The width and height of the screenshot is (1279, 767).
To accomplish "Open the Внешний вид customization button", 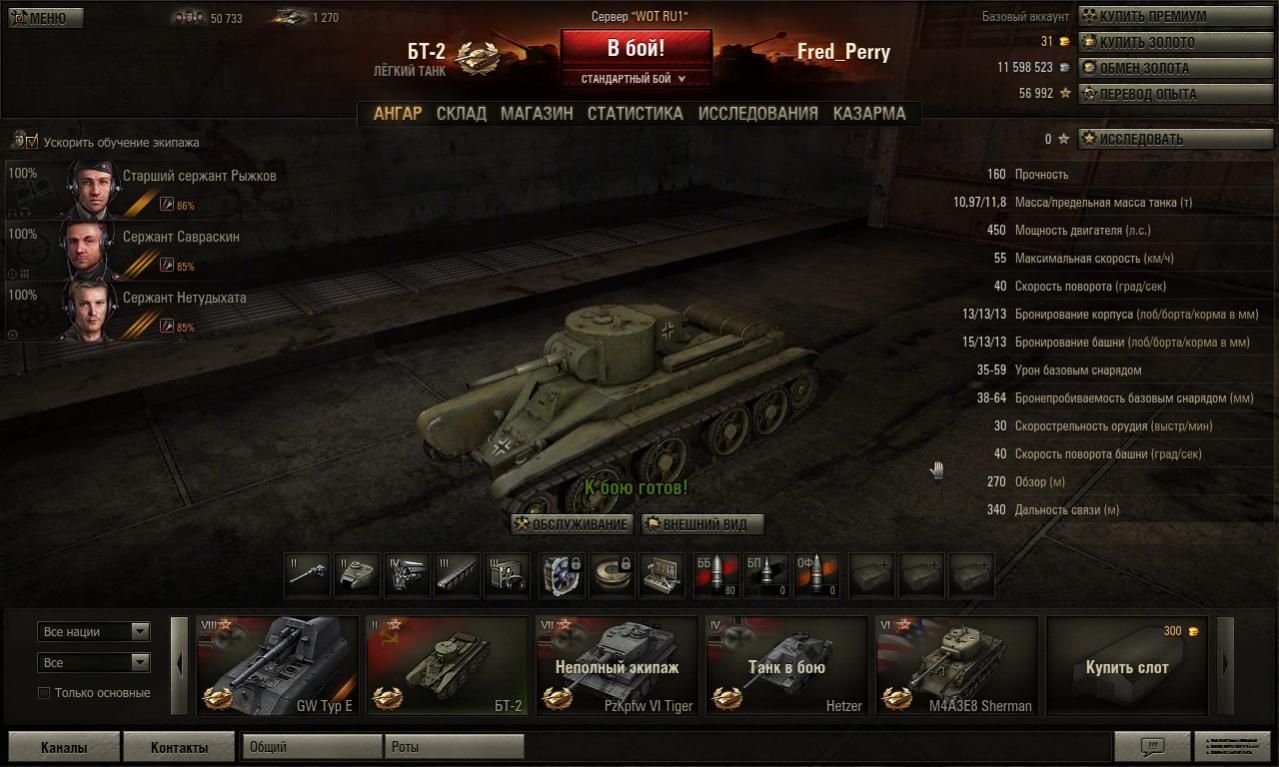I will tap(702, 524).
